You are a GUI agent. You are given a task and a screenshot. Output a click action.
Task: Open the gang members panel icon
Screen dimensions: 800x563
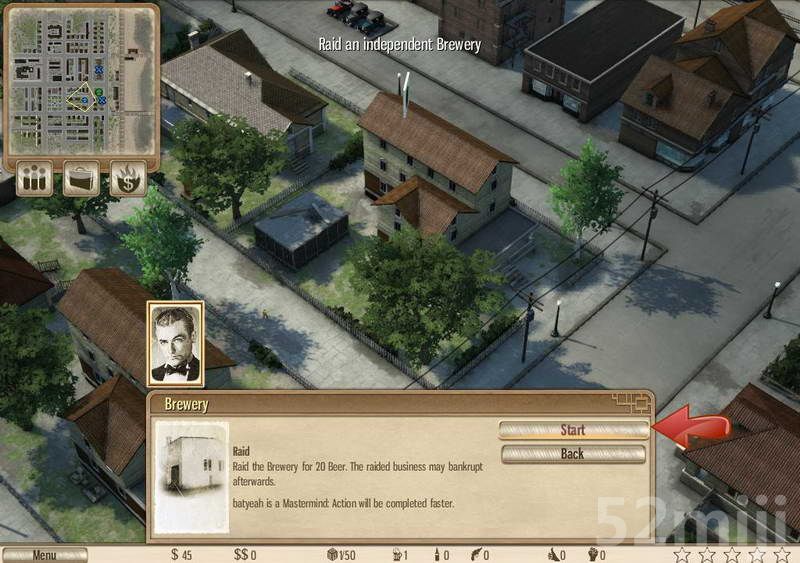34,179
